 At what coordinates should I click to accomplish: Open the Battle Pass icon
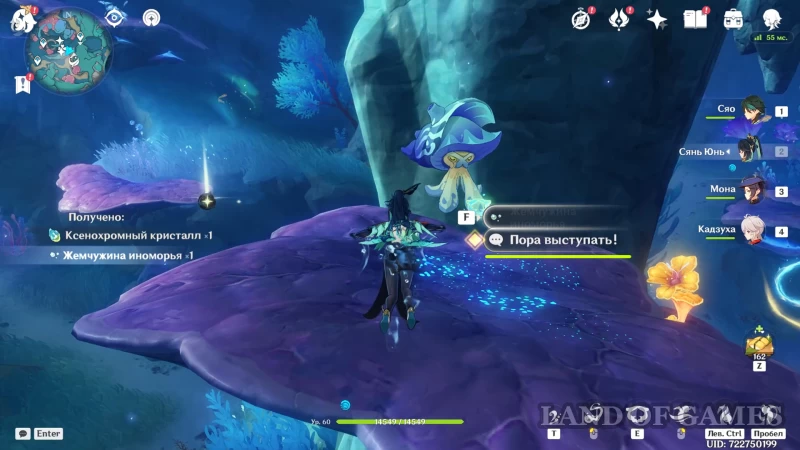(x=618, y=18)
